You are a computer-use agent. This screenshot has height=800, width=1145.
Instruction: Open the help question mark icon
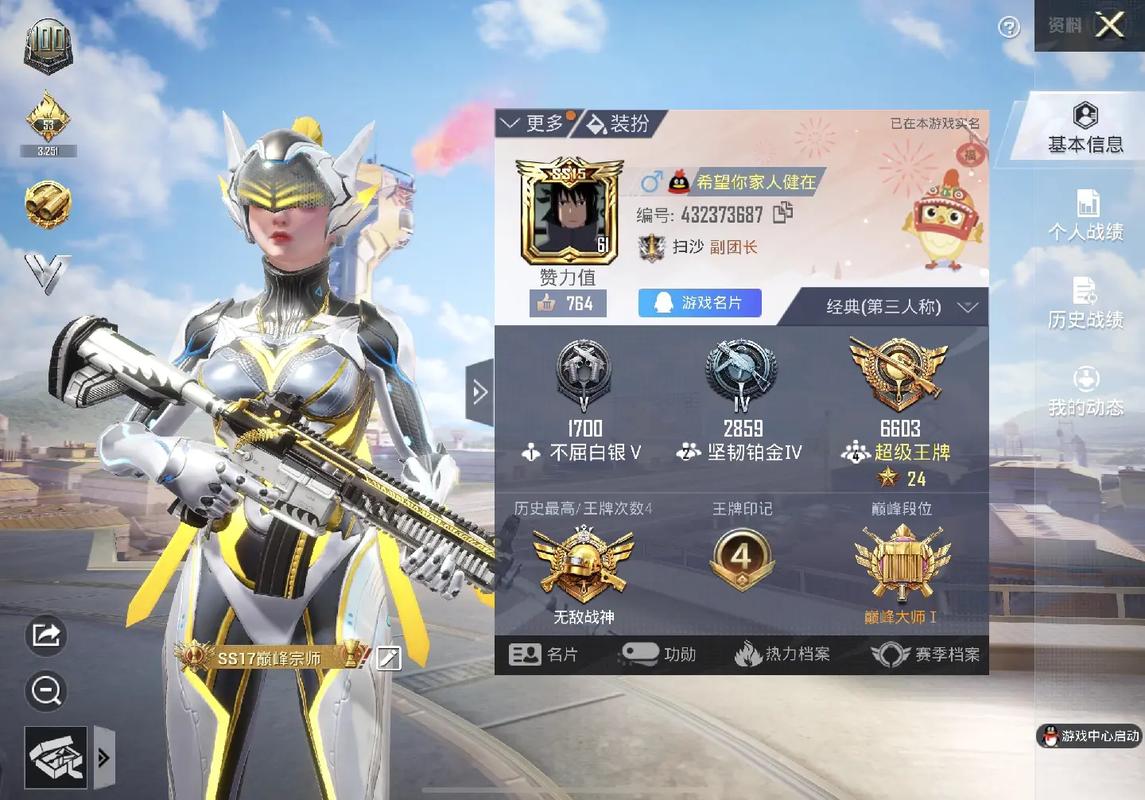tap(1010, 27)
